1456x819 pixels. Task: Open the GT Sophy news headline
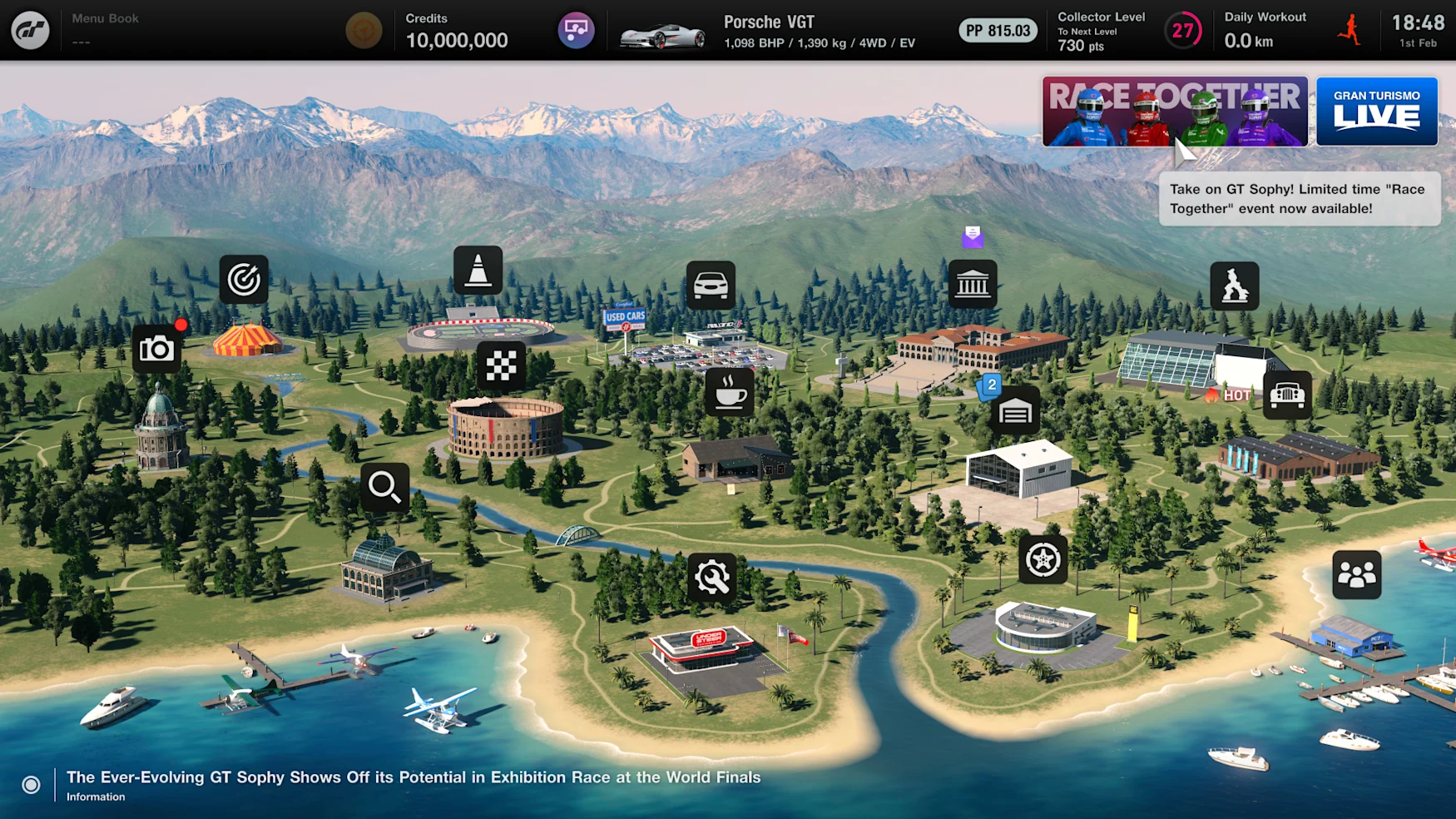[x=413, y=777]
